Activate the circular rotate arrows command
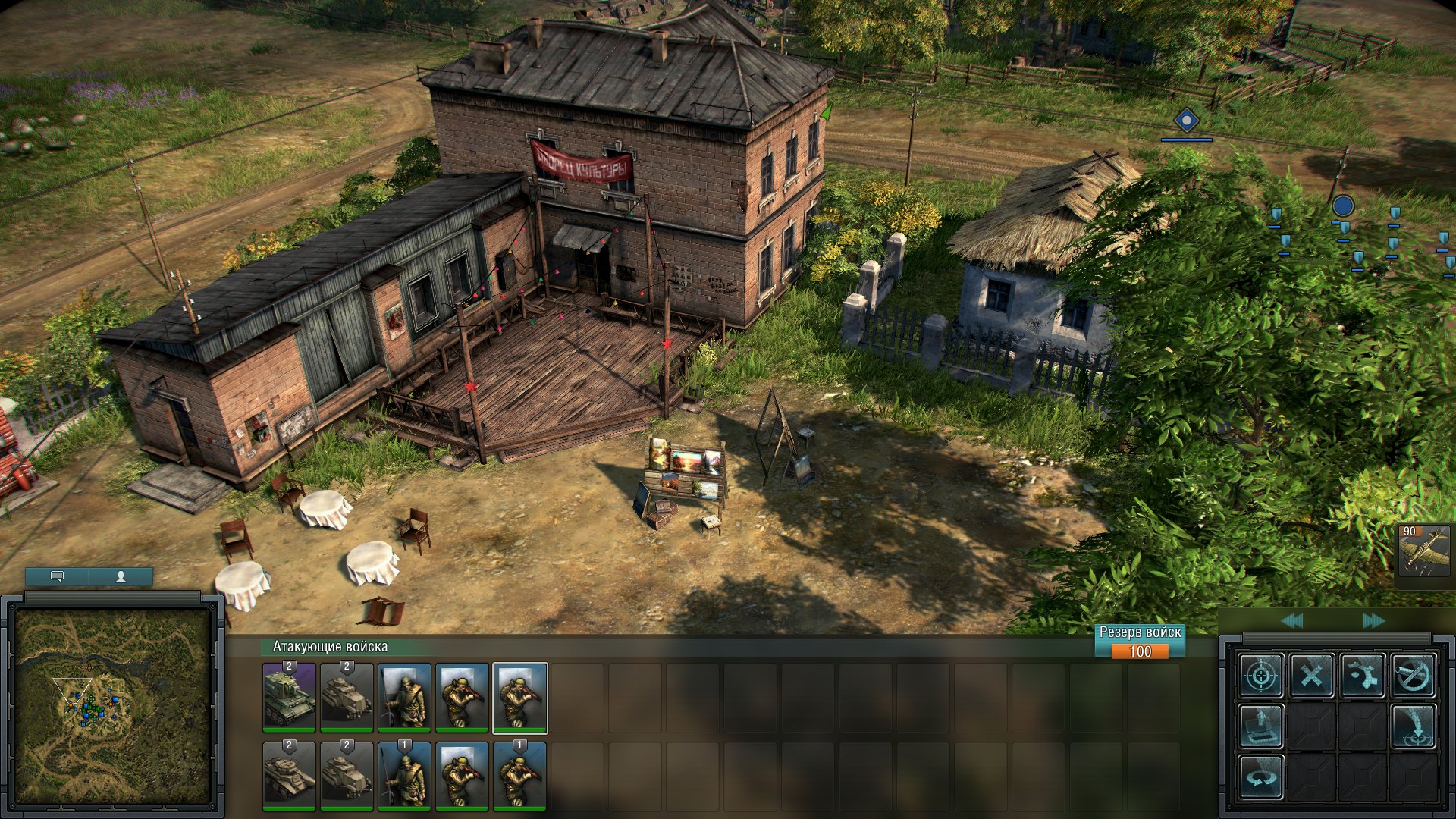The image size is (1456, 819). click(1261, 777)
